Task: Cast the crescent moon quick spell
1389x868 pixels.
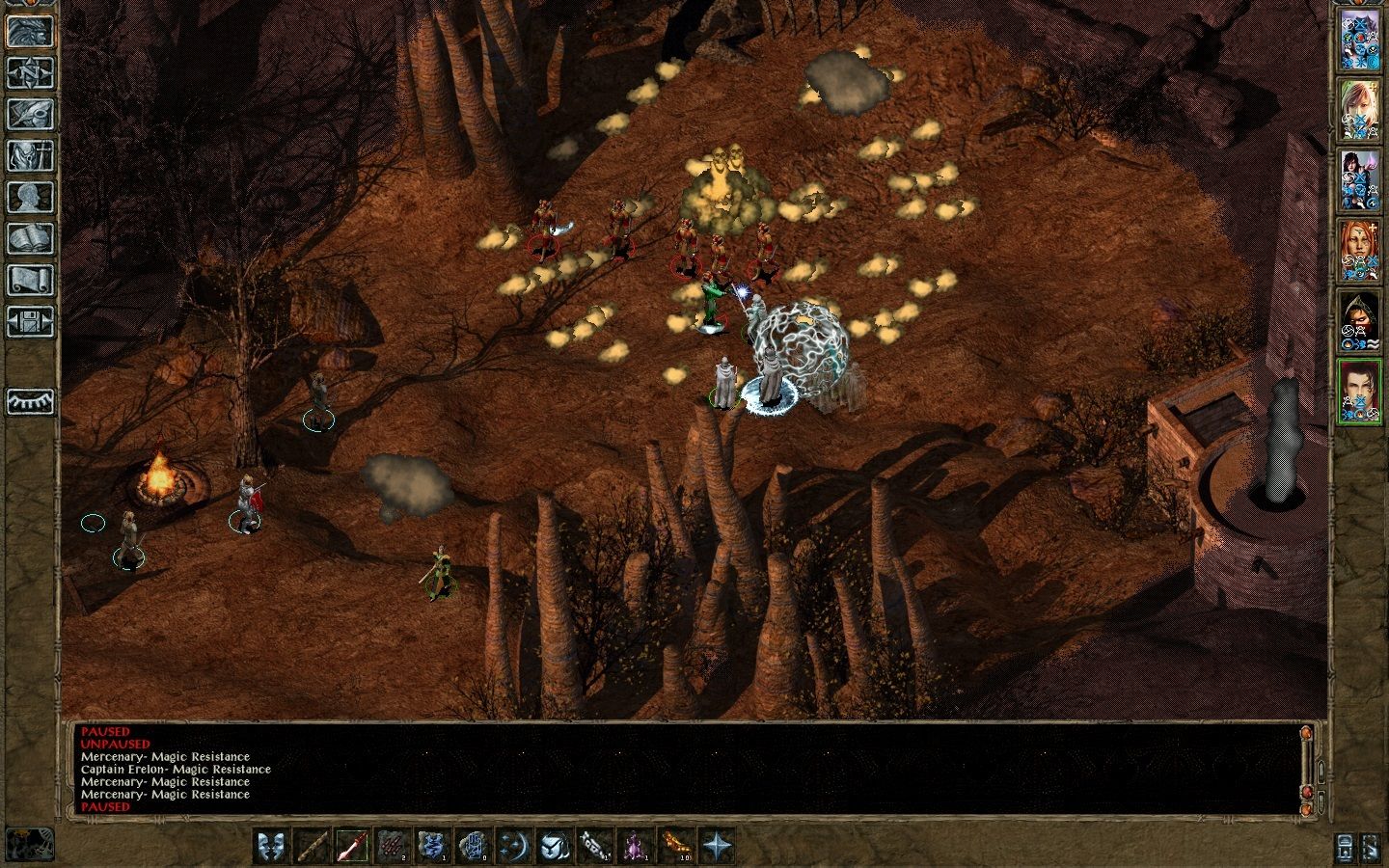Action: tap(515, 844)
